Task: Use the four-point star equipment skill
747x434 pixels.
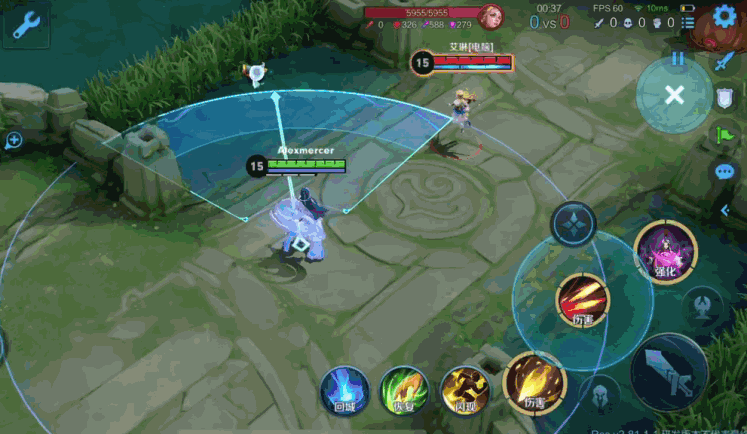Action: (x=574, y=224)
